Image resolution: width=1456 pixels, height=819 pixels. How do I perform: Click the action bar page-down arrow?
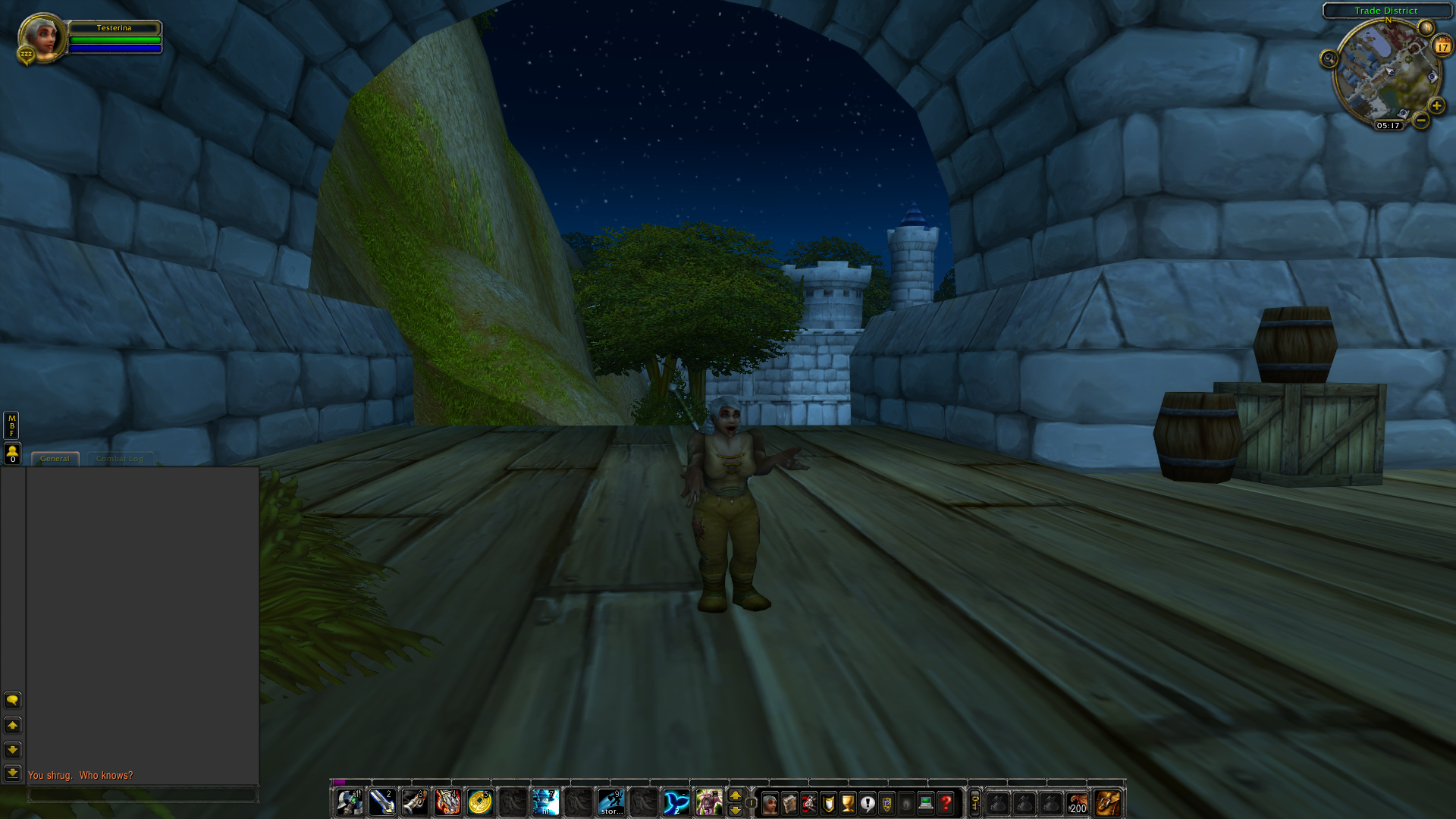click(x=736, y=810)
